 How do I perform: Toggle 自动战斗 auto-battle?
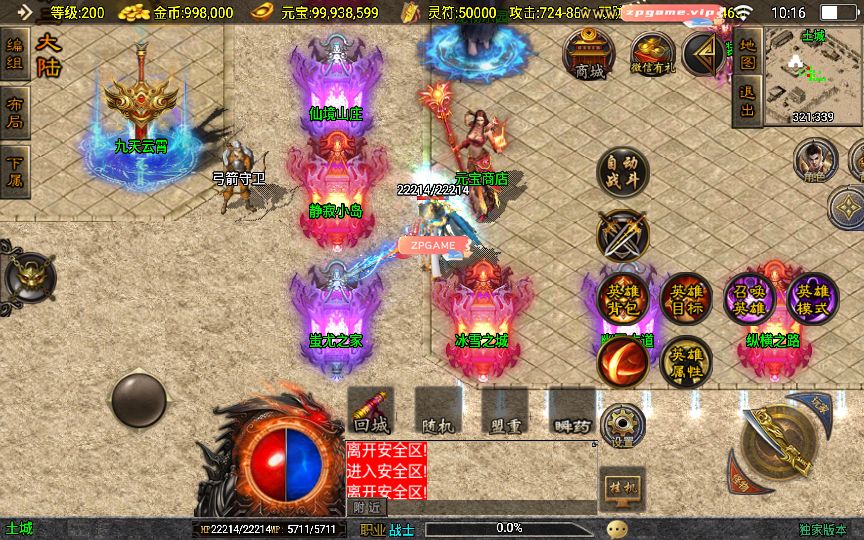pos(622,172)
